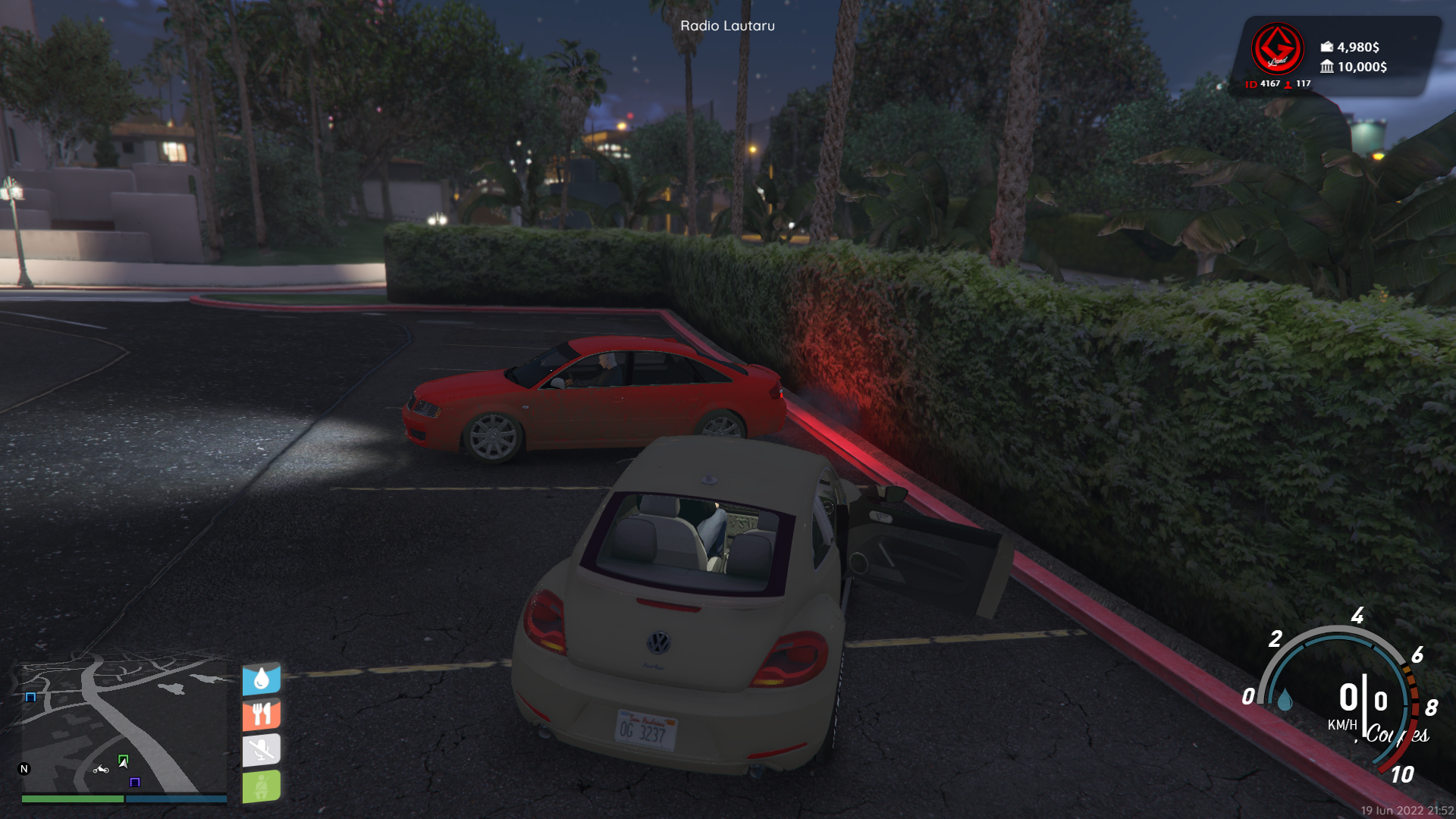Viewport: 1456px width, 819px height.
Task: Select the orange fork-and-knife hunger icon
Action: coord(262,714)
